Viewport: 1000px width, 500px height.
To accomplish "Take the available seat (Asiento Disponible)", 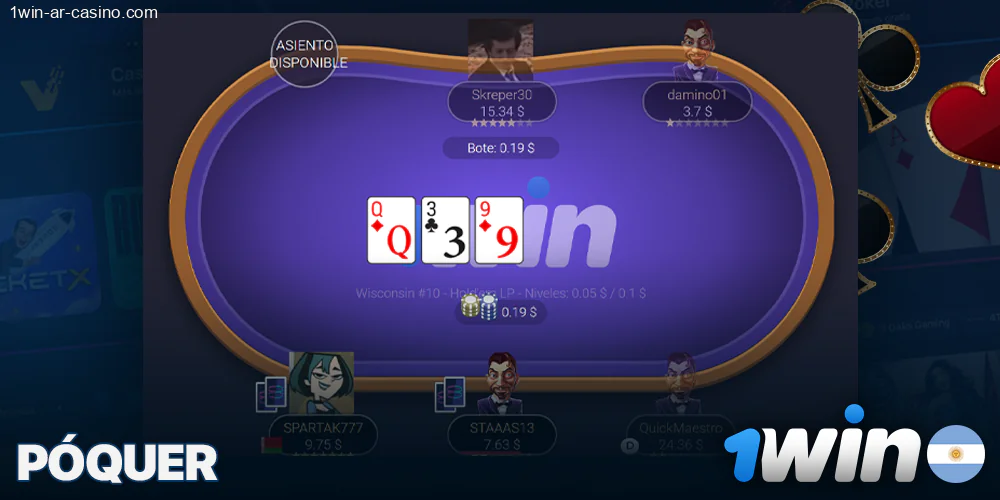I will click(x=307, y=54).
